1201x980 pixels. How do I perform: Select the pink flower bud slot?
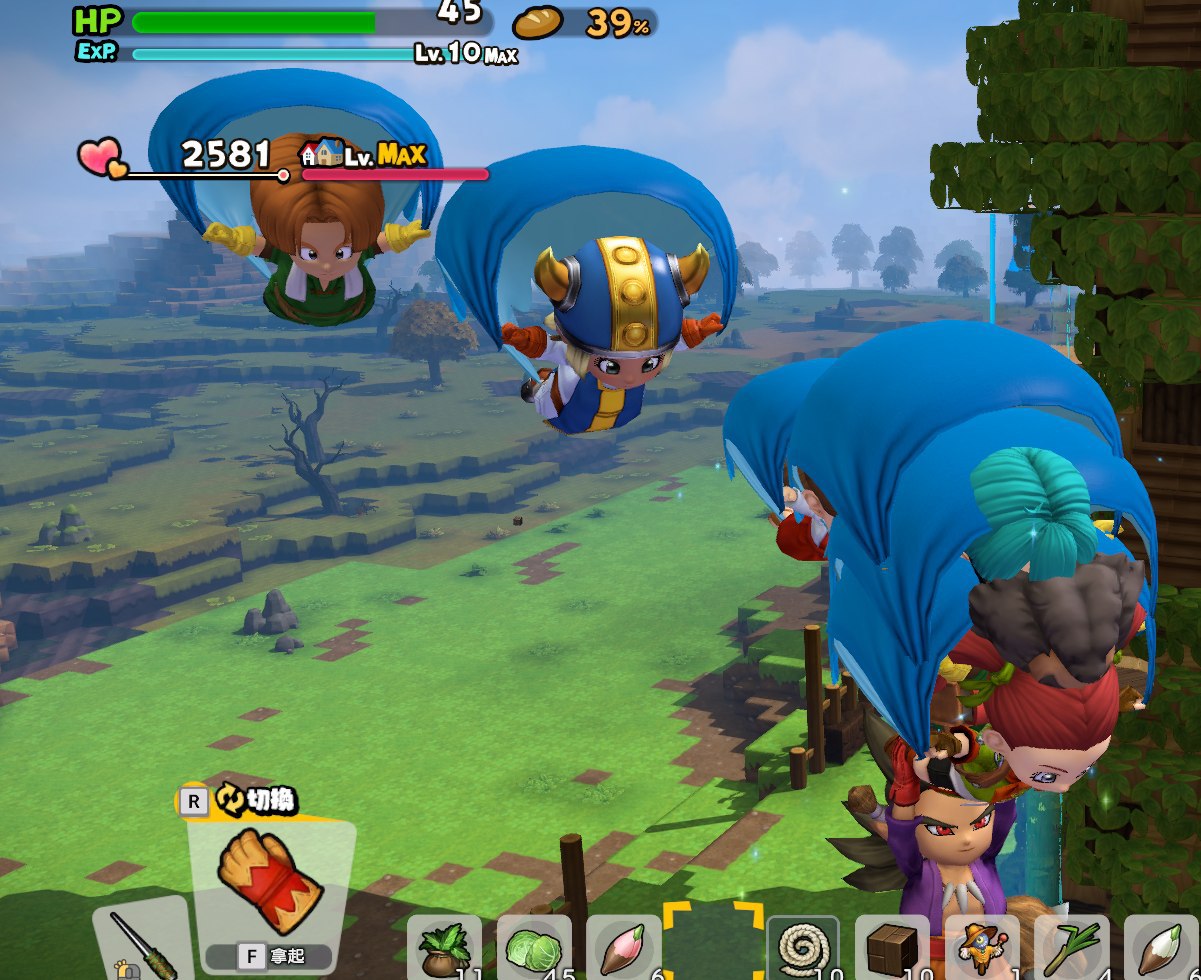[x=622, y=949]
